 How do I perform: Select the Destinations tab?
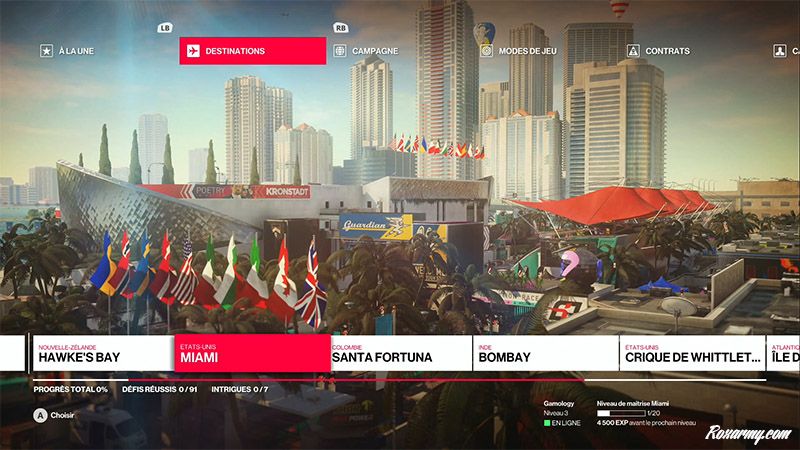pos(252,51)
